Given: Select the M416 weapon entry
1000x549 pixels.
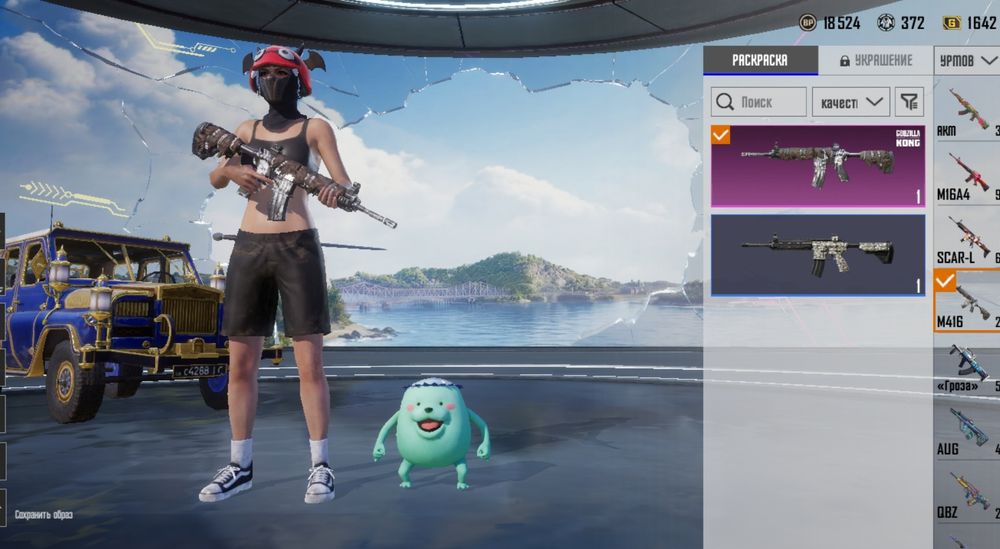Looking at the screenshot, I should [967, 301].
